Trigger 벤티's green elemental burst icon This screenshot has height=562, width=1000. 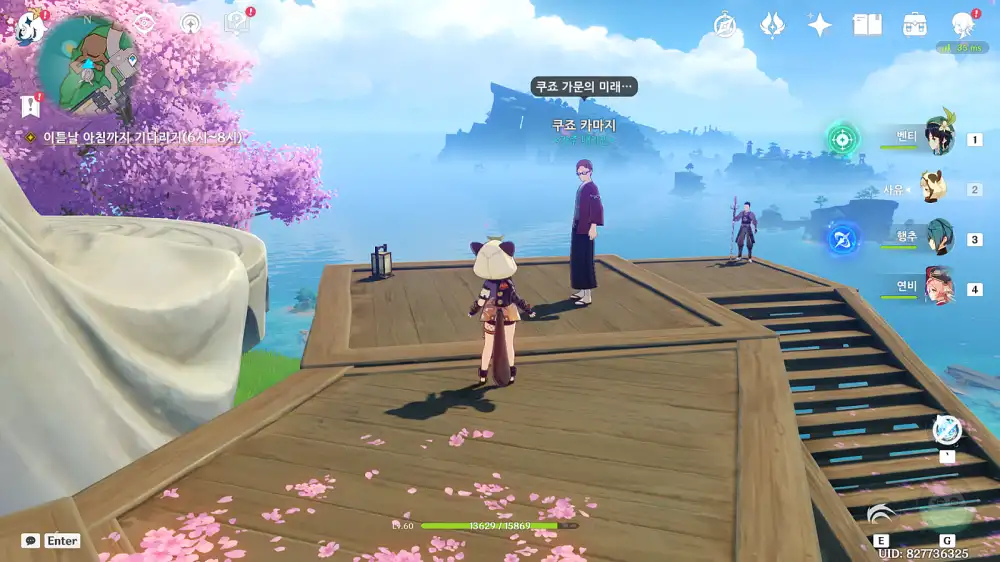point(843,138)
